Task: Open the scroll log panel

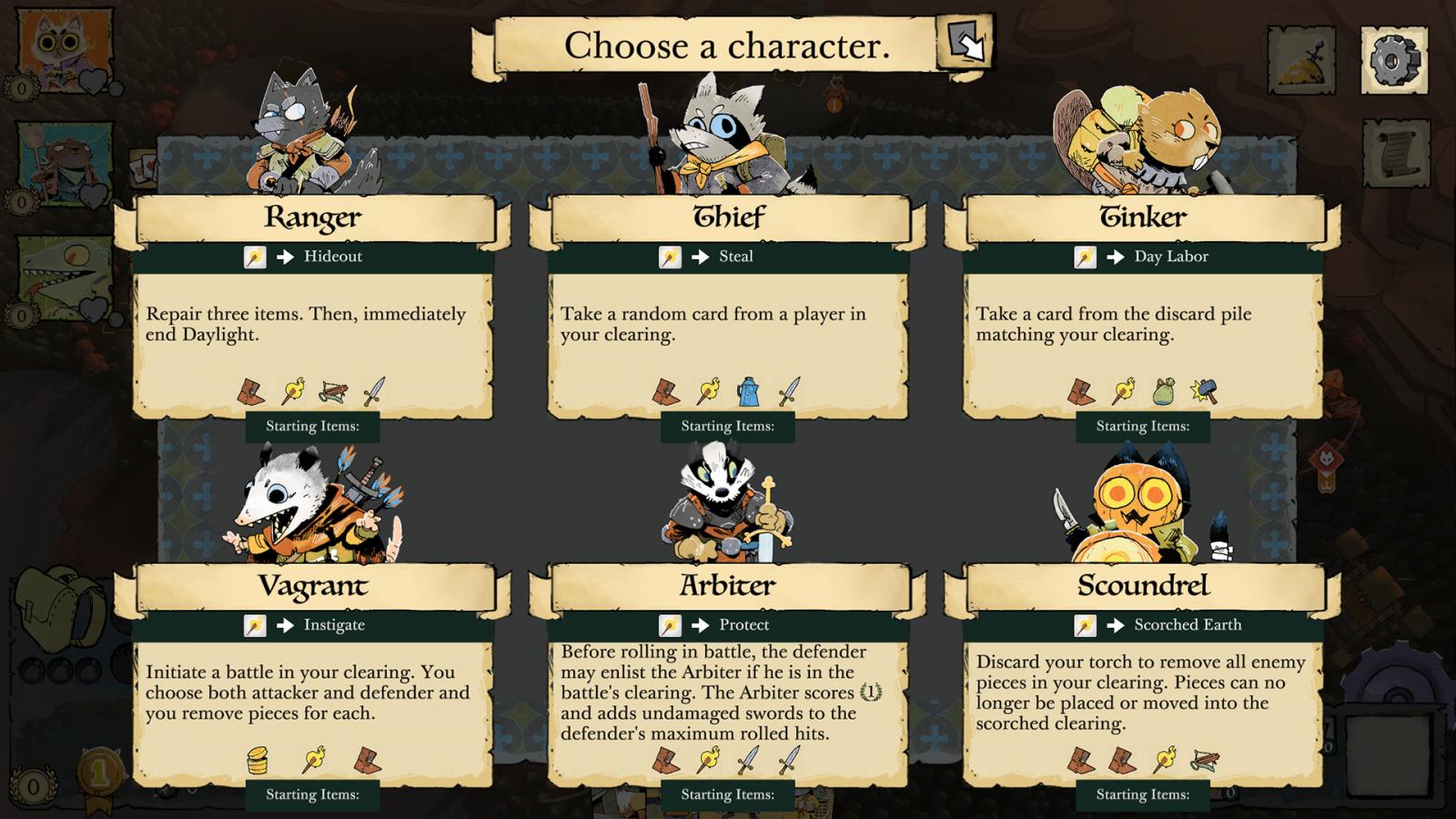Action: (1395, 155)
